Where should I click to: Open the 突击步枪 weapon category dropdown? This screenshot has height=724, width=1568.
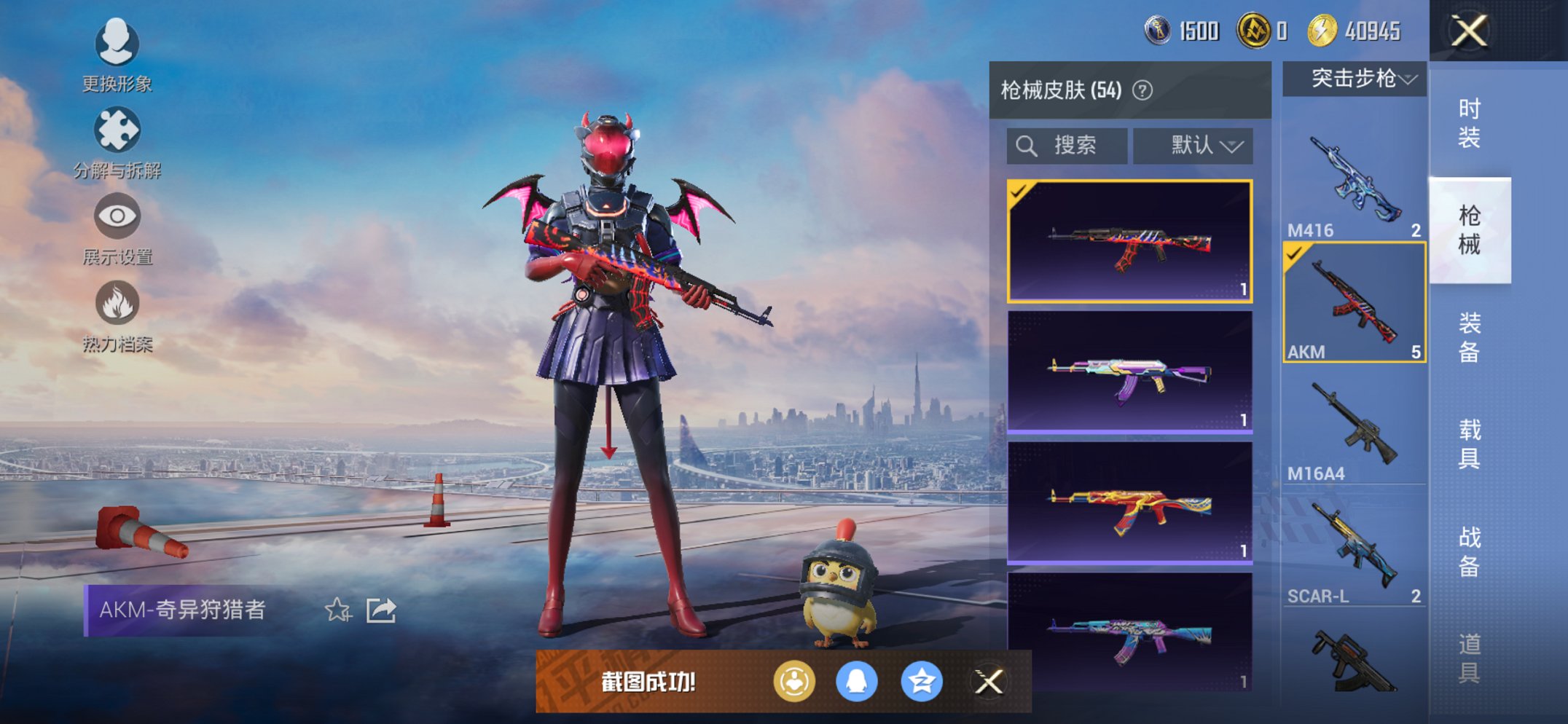[1353, 80]
